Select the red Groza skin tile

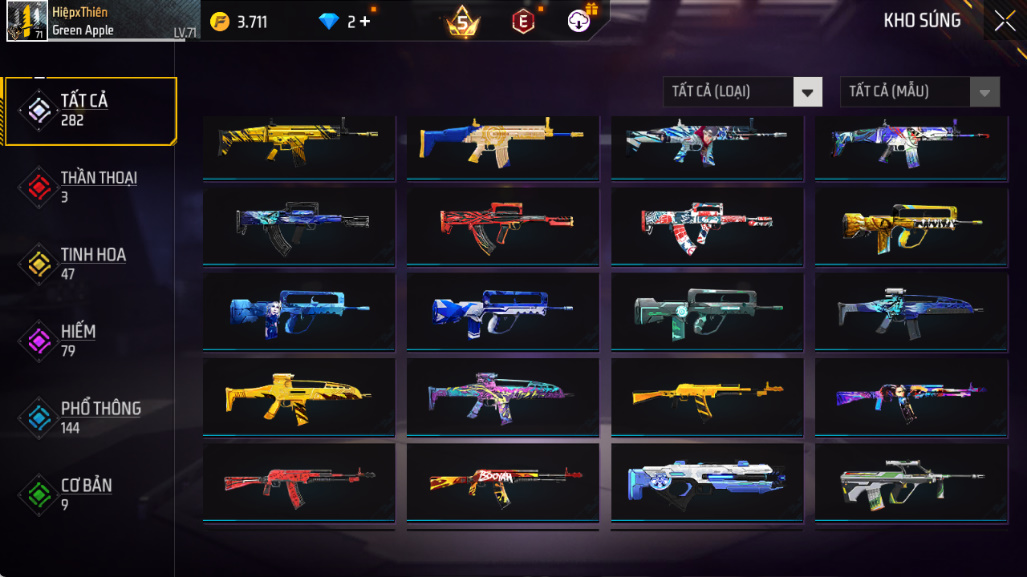[502, 226]
